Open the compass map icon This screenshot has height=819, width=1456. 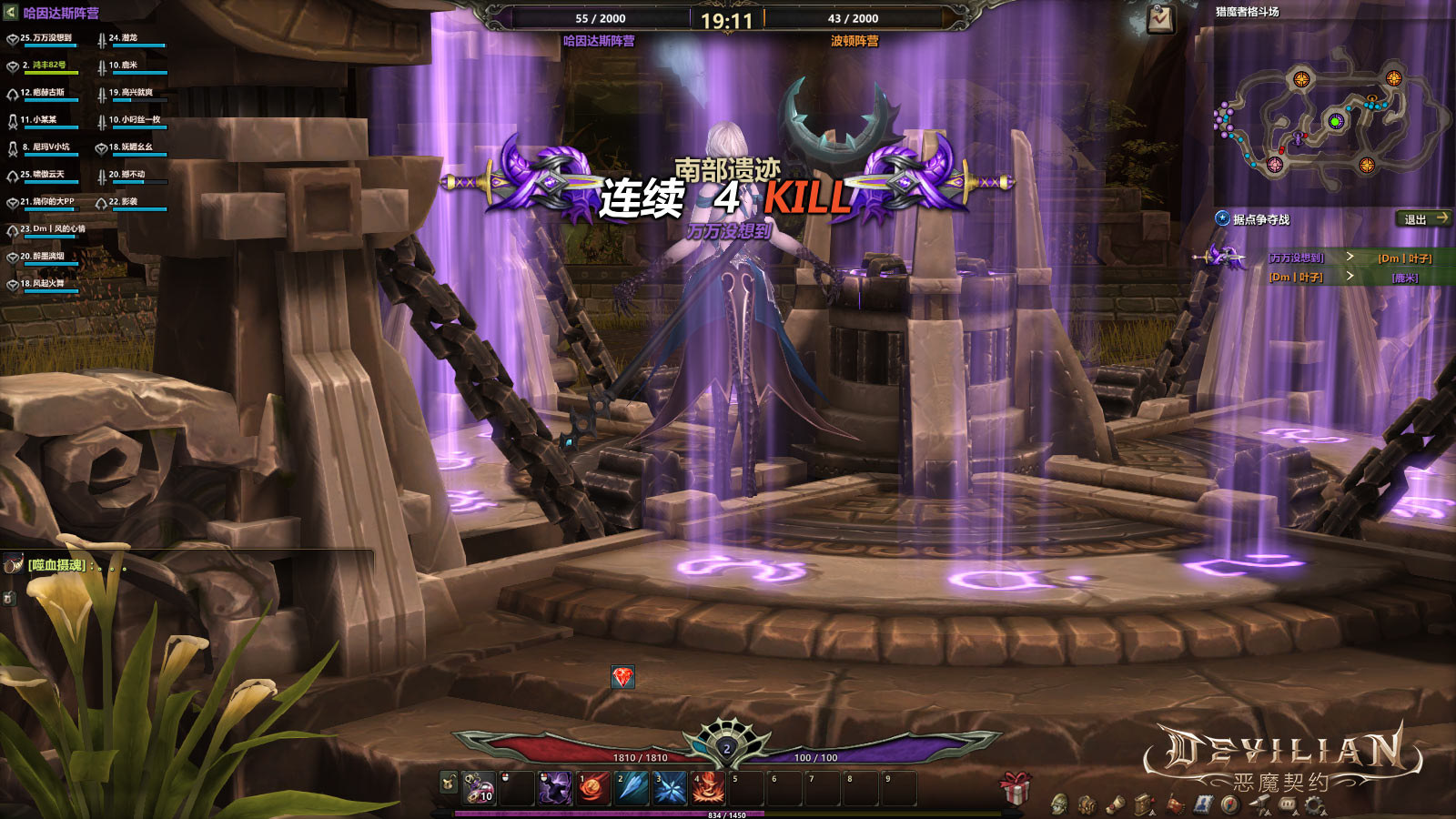[x=1230, y=804]
